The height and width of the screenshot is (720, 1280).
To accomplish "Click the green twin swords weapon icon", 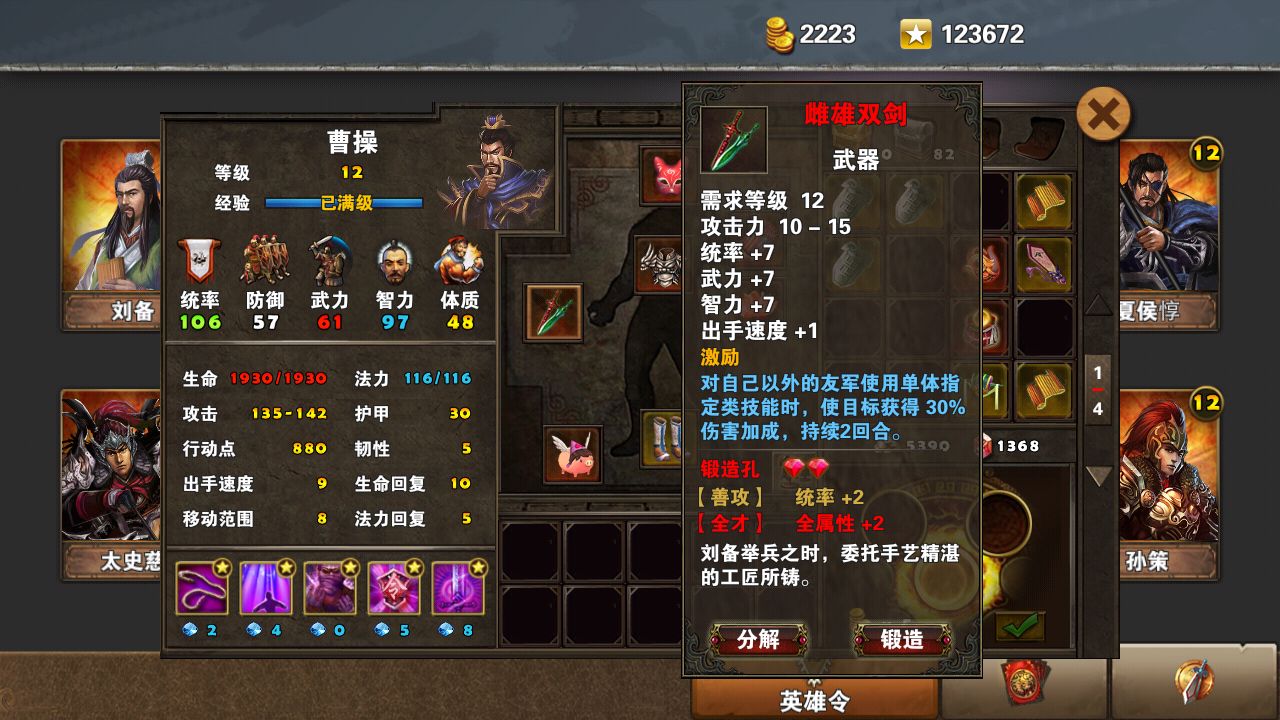I will click(552, 310).
